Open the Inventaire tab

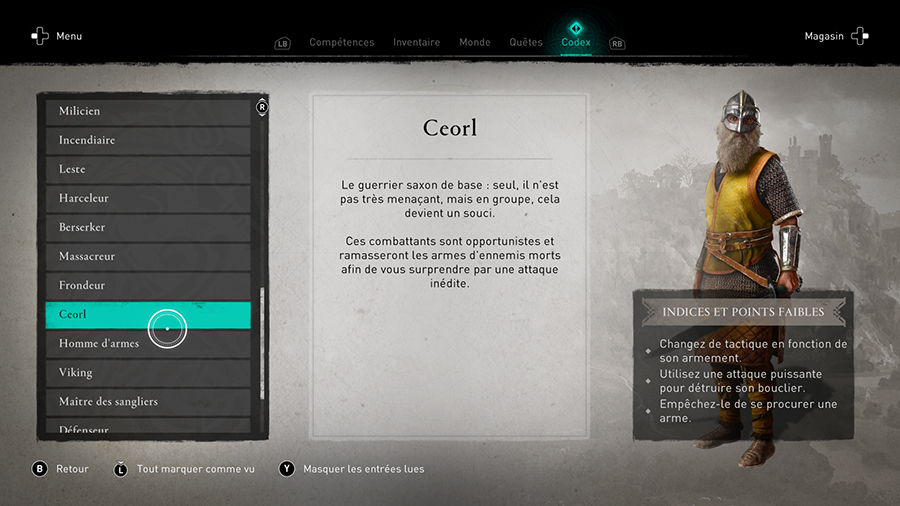(416, 42)
